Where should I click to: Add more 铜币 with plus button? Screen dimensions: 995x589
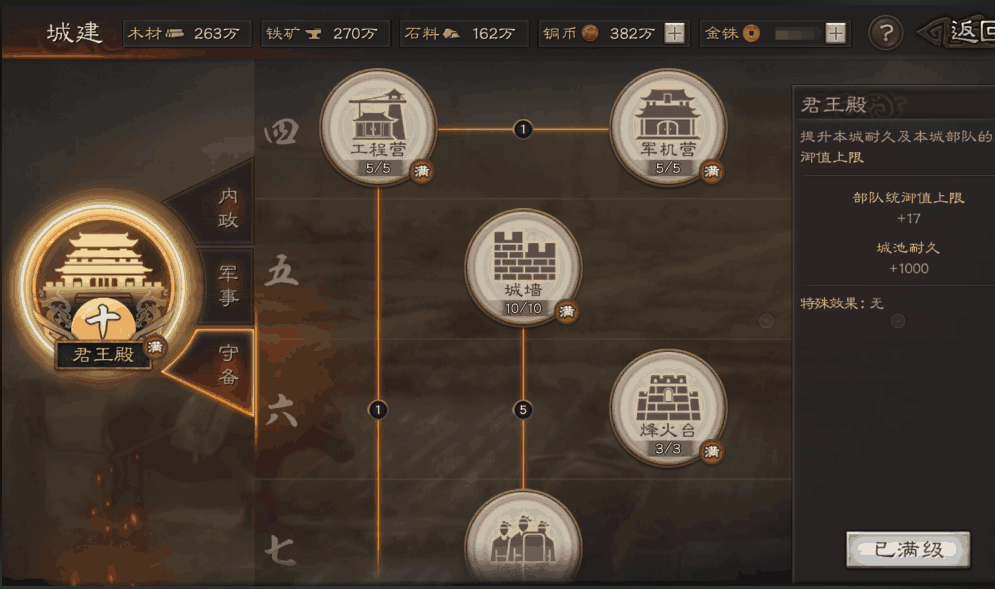(x=675, y=33)
